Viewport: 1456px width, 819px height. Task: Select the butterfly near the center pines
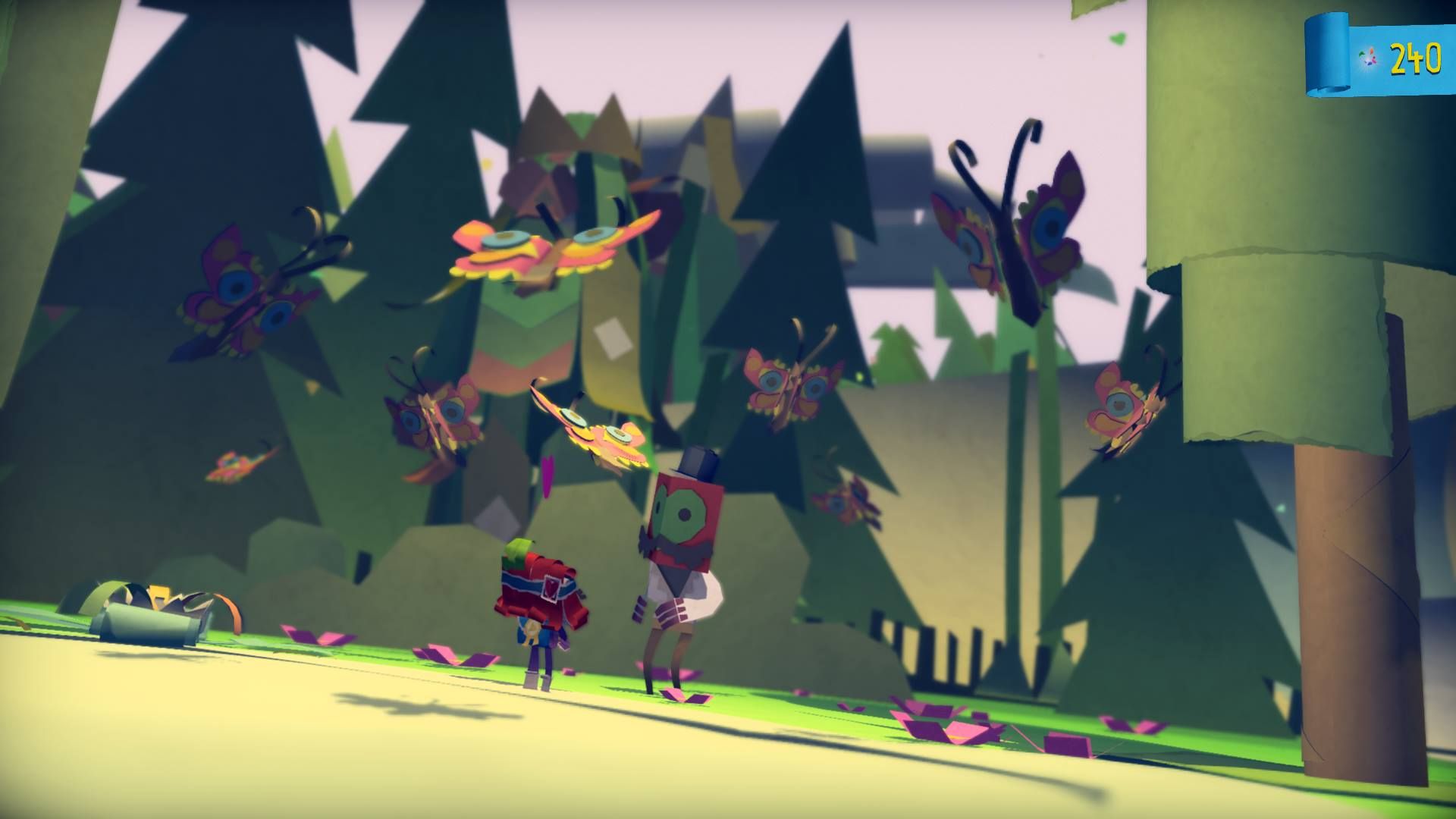coord(440,417)
